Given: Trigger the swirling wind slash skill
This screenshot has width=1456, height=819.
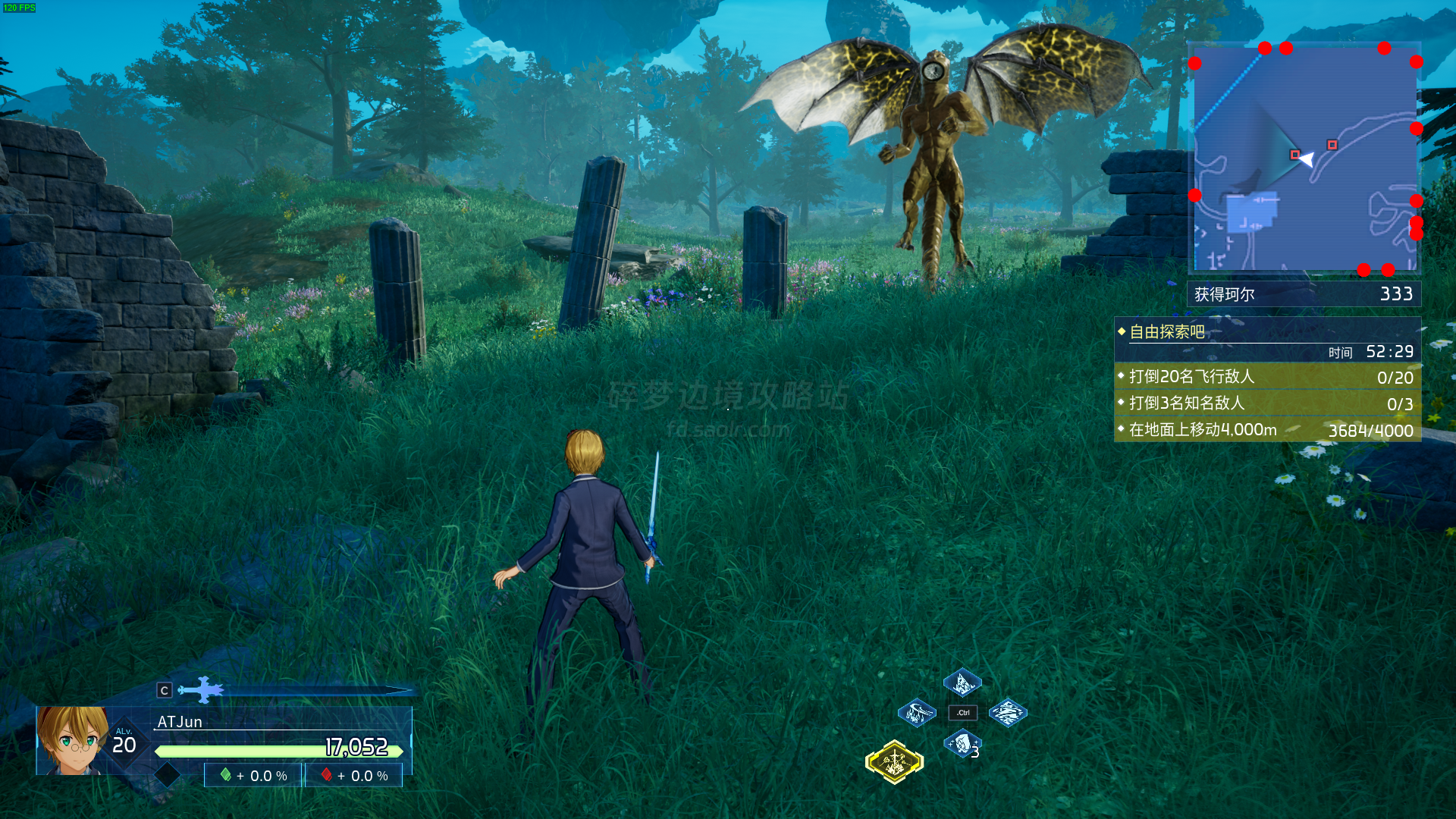Looking at the screenshot, I should [x=1008, y=713].
